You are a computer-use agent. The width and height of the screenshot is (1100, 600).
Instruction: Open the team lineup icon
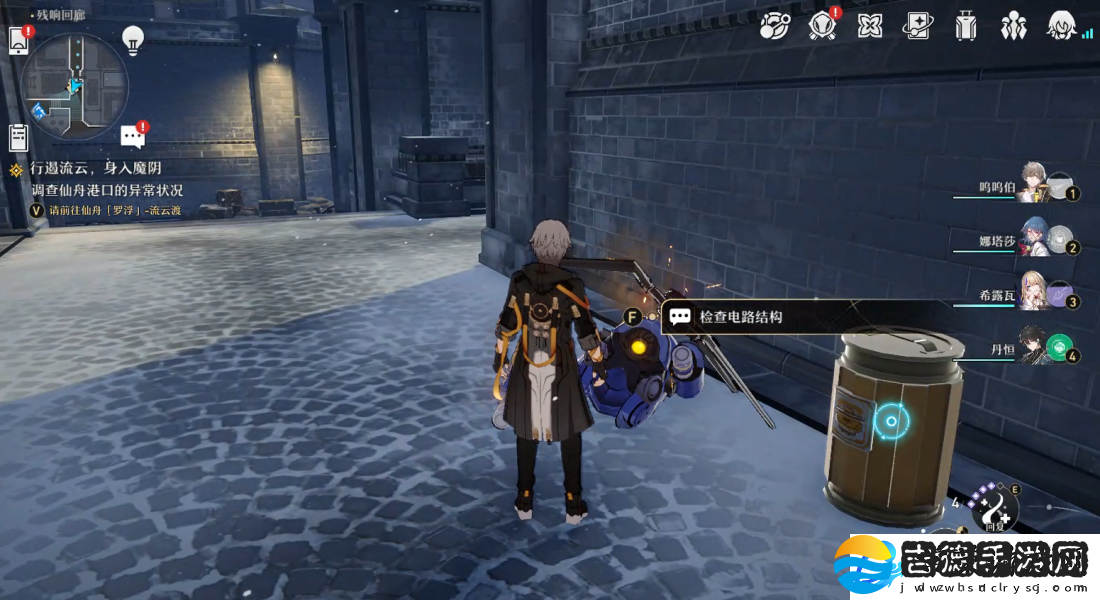point(1013,26)
